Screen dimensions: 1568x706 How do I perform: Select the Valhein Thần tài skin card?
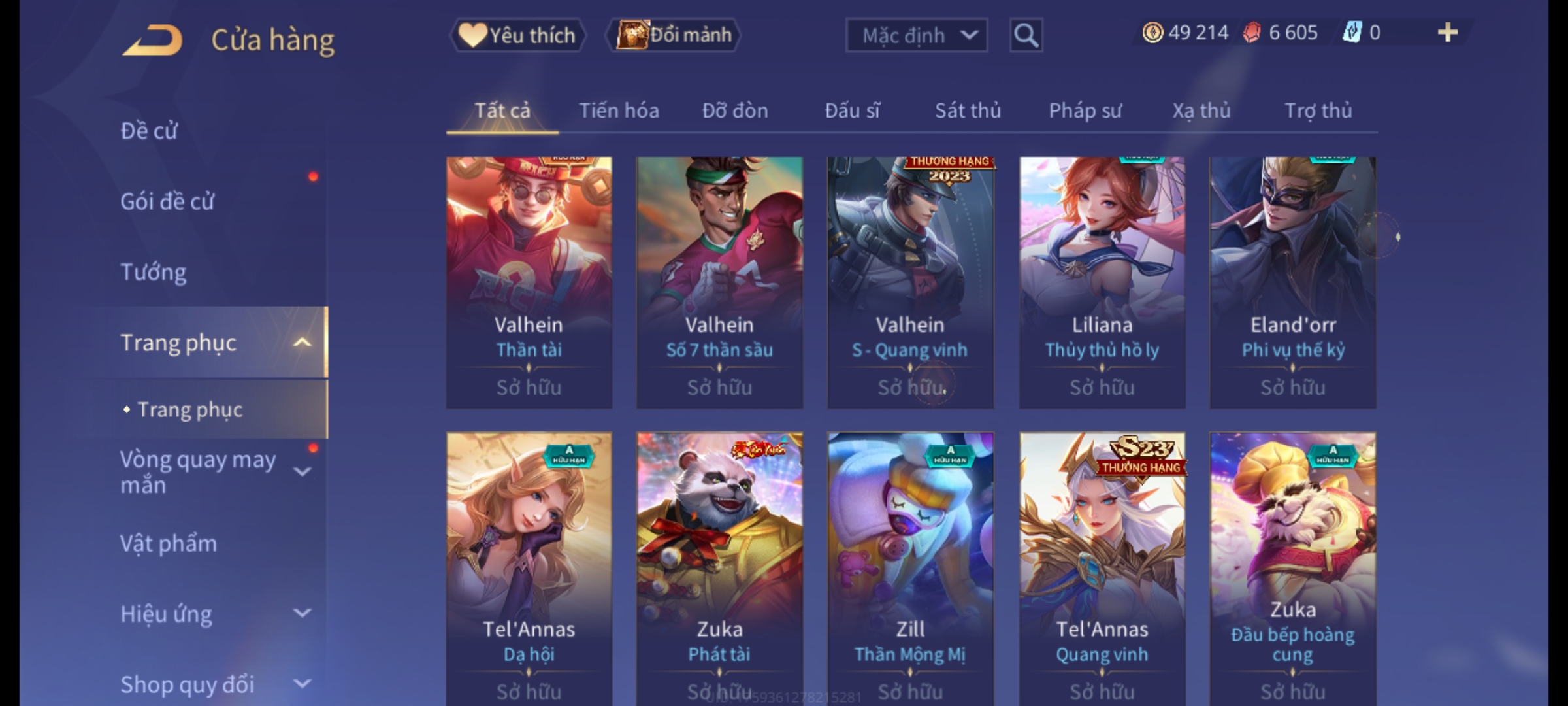[529, 281]
